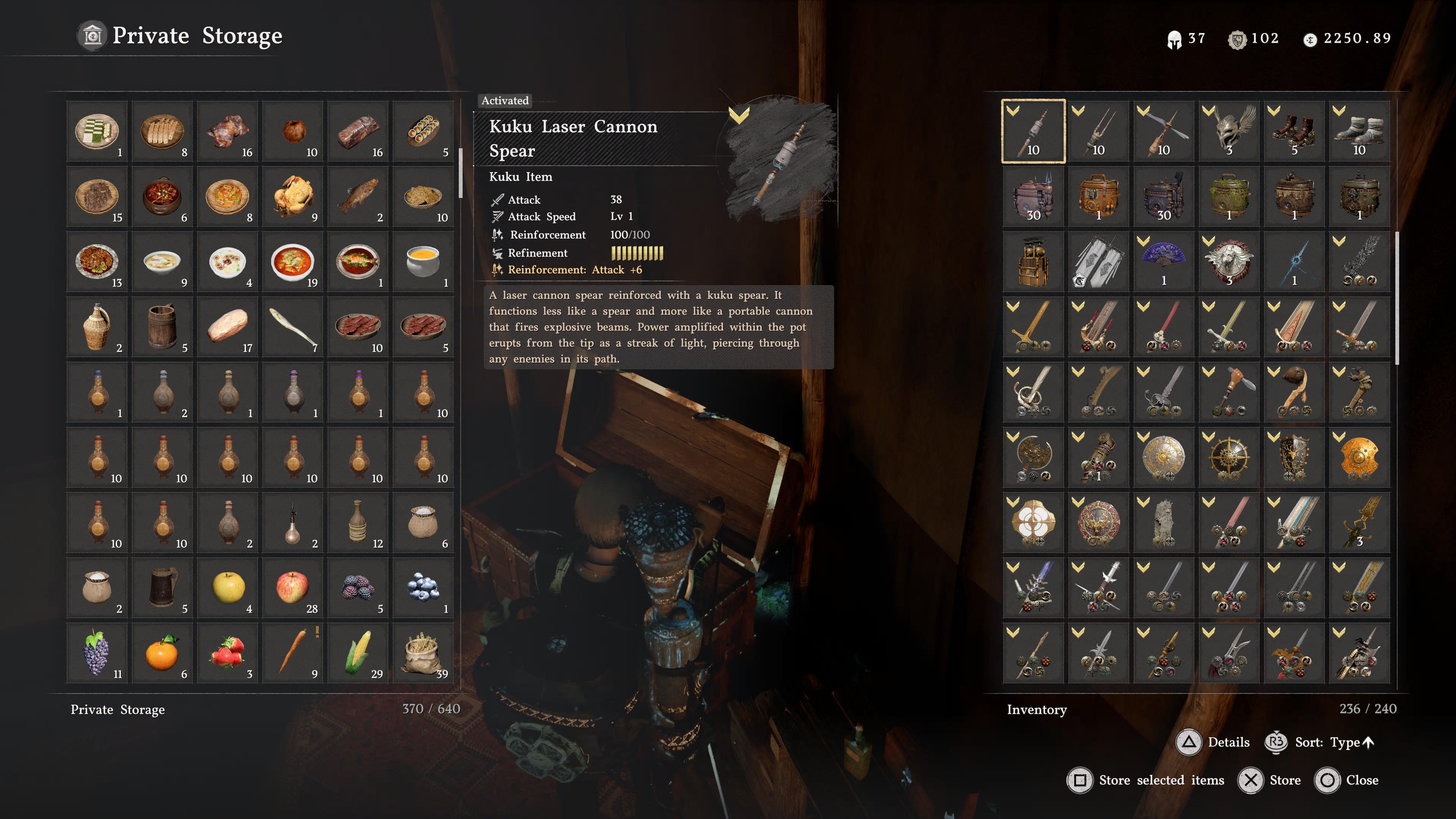
Task: Select the roast whole chicken slot
Action: pyautogui.click(x=293, y=197)
